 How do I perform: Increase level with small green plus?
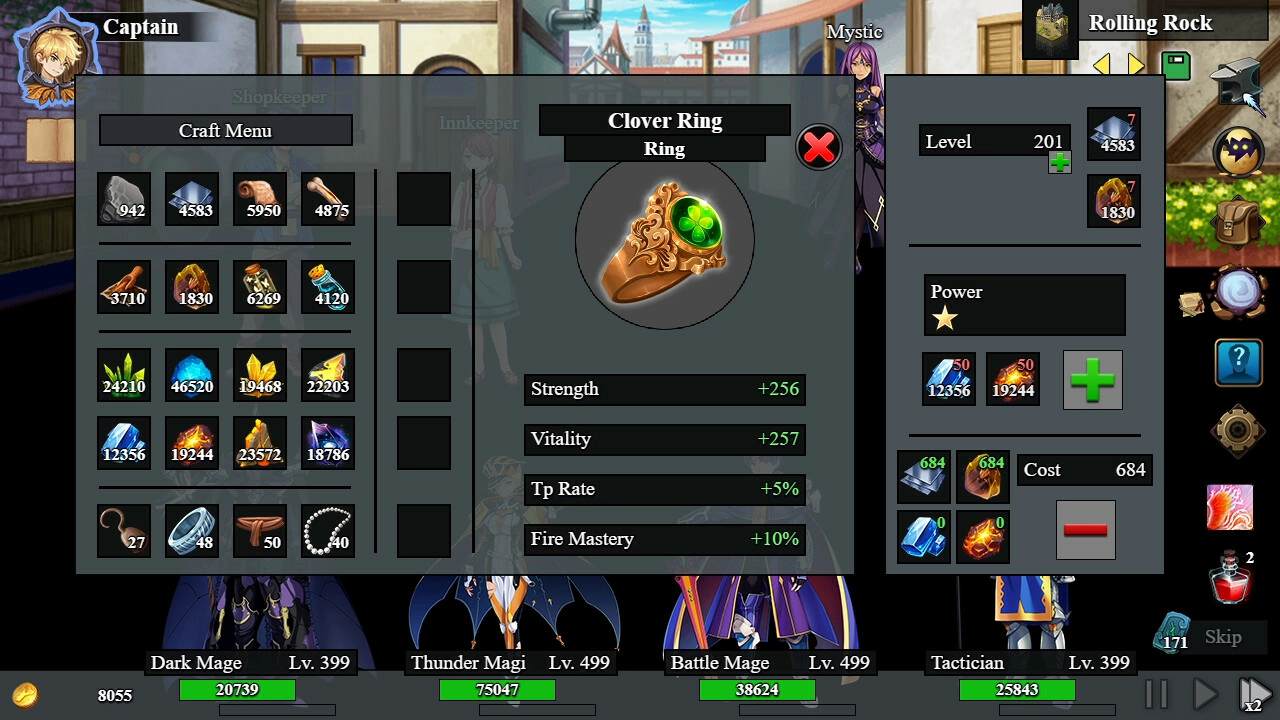pyautogui.click(x=1059, y=162)
